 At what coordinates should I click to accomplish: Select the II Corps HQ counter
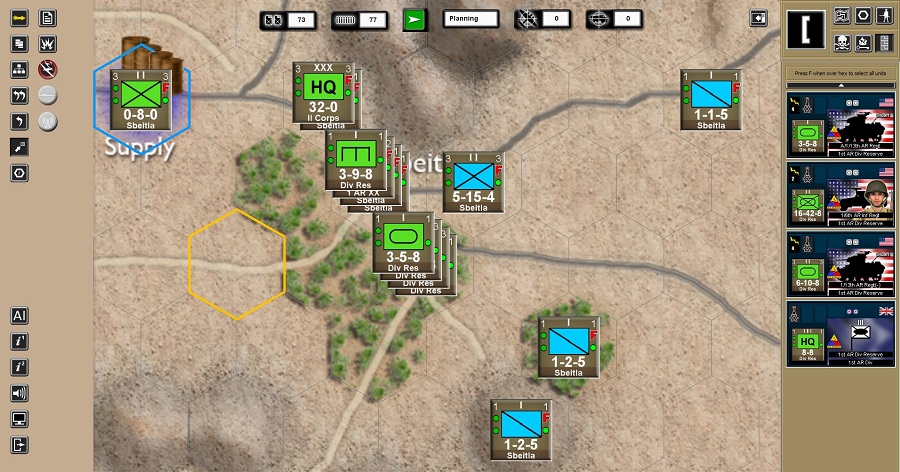coord(323,94)
